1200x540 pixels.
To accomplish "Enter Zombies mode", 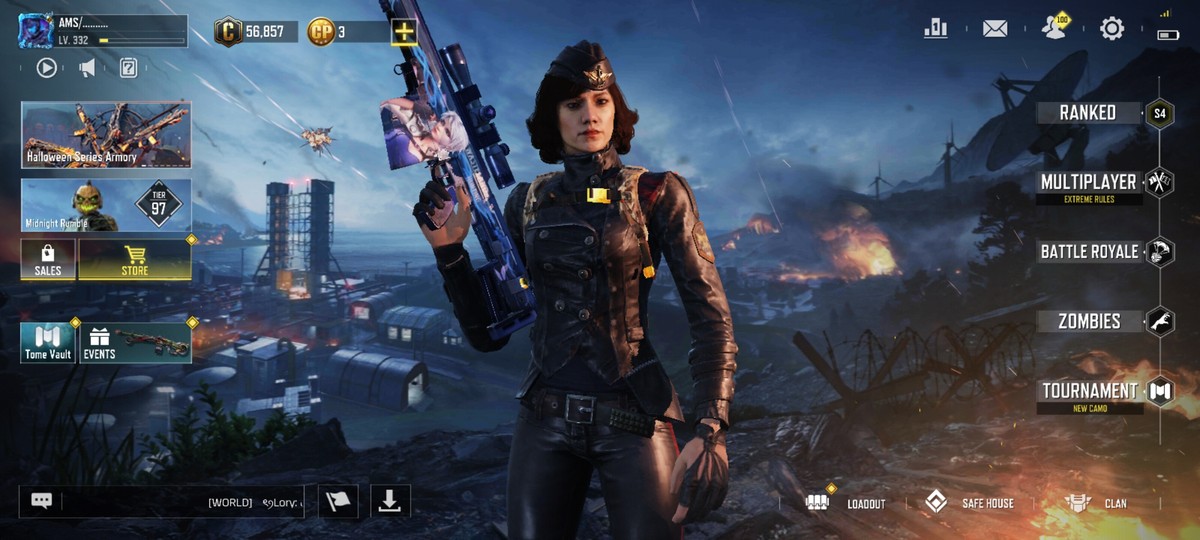I will point(1089,322).
